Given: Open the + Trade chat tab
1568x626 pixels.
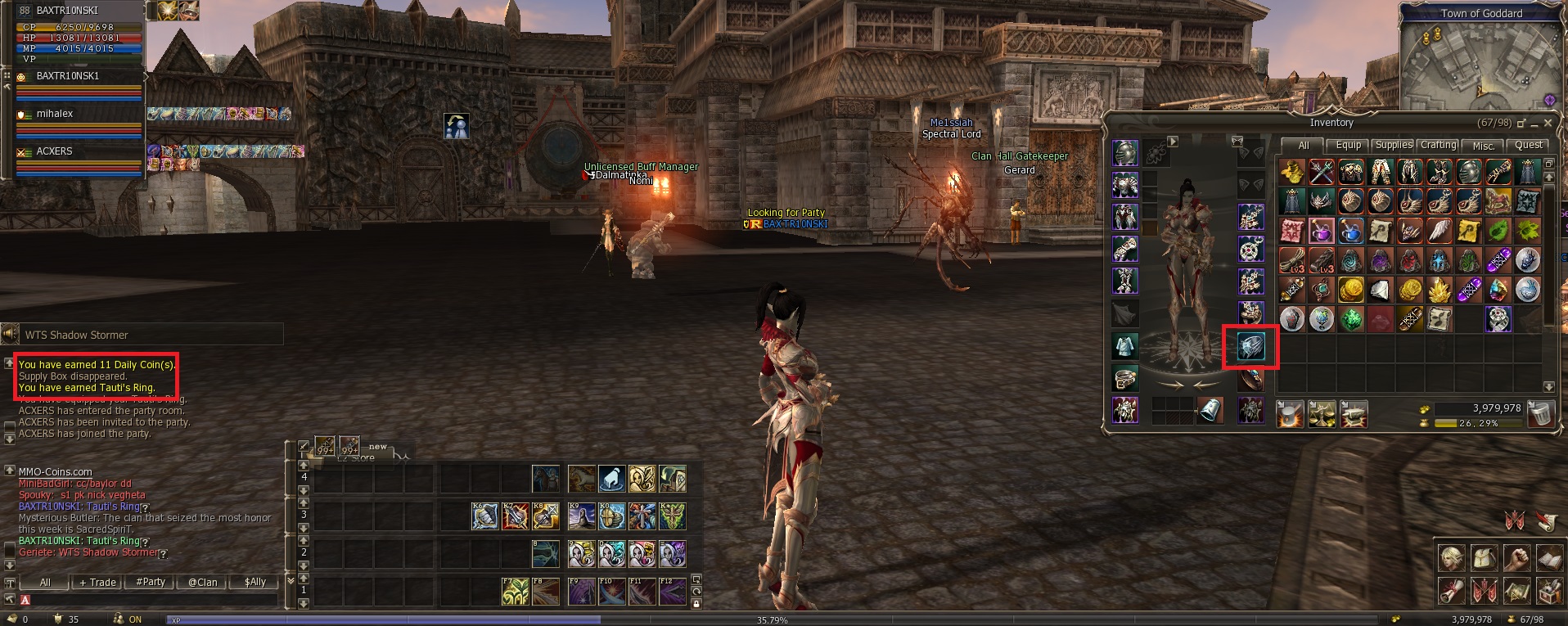Looking at the screenshot, I should pyautogui.click(x=97, y=582).
